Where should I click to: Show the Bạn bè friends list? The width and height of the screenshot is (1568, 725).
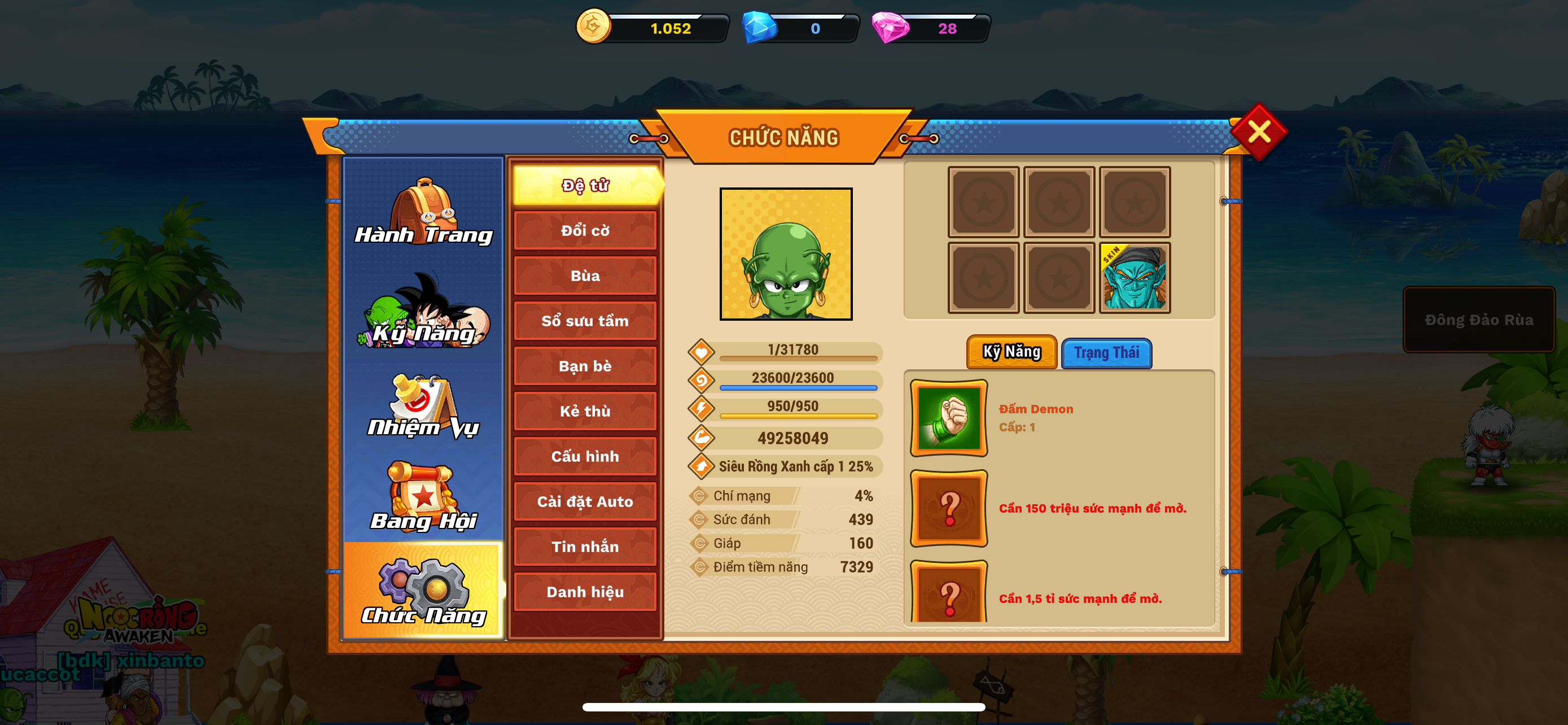585,366
